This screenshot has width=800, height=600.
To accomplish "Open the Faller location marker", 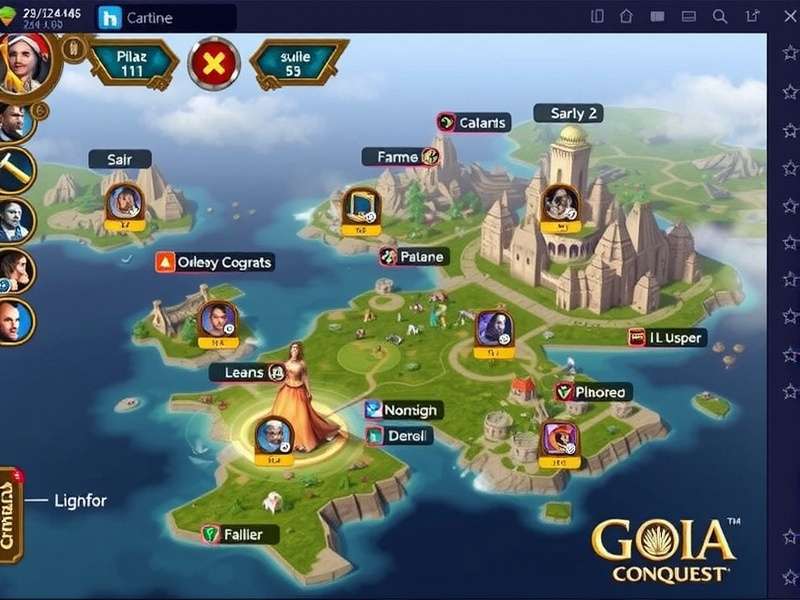I will [234, 534].
